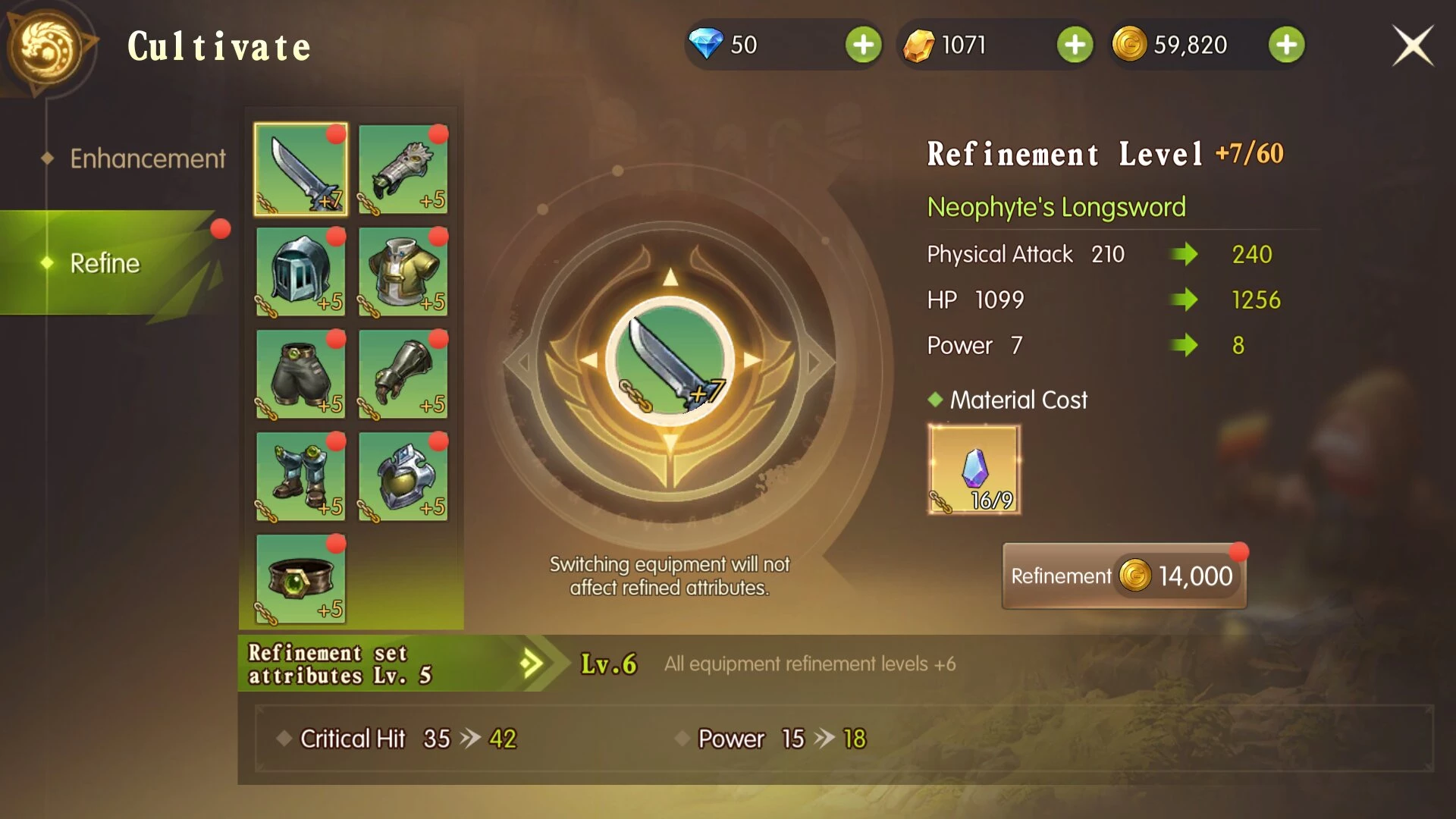The width and height of the screenshot is (1456, 819).
Task: Pick the shield equipment slot
Action: point(403,476)
